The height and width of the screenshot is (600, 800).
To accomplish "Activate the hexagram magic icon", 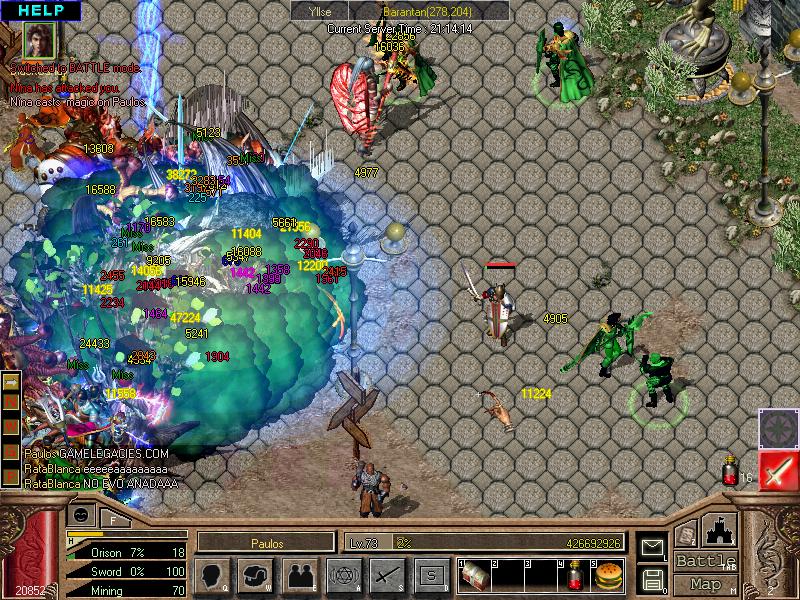I will tap(343, 574).
